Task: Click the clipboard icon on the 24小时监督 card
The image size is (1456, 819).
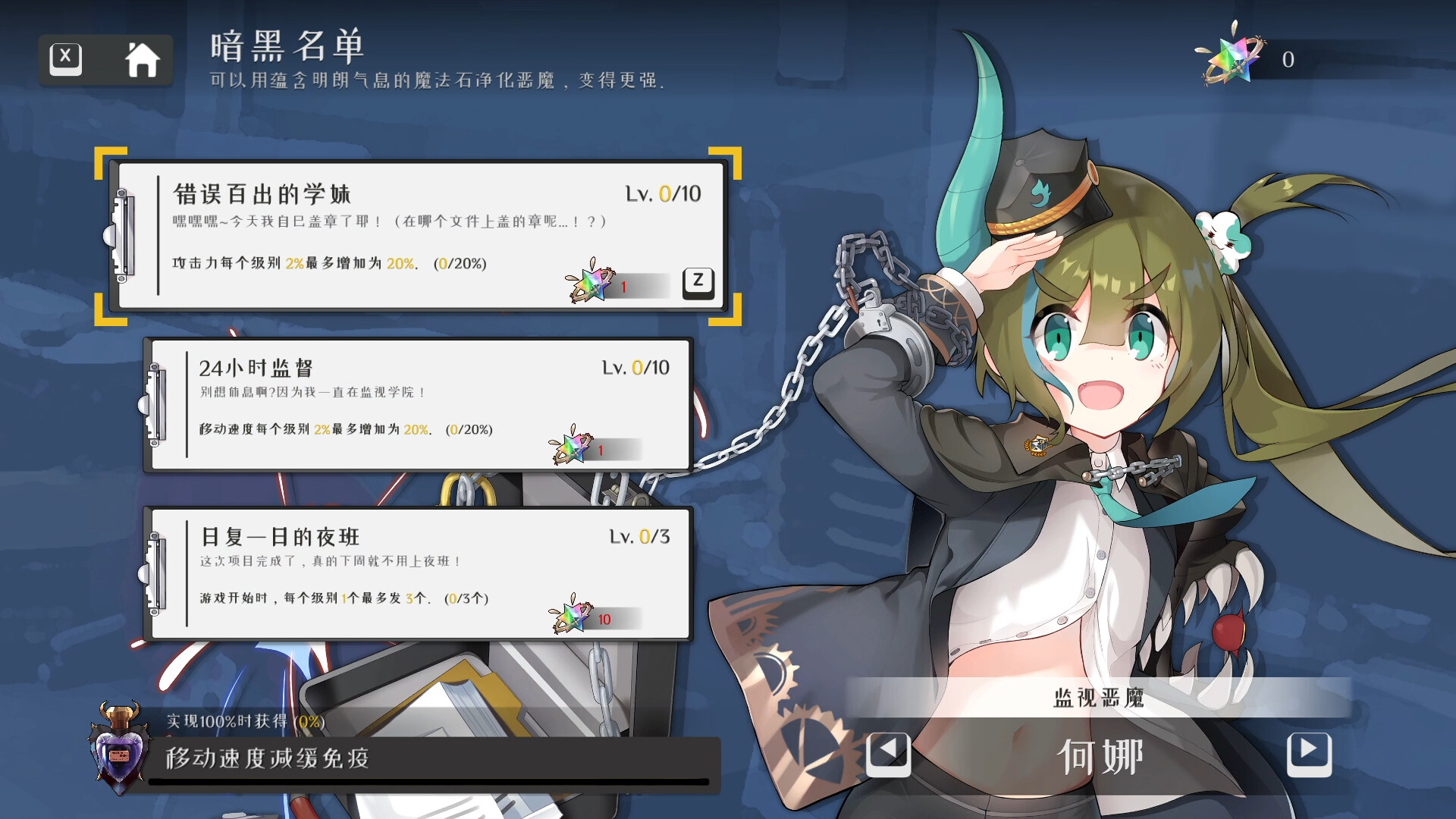Action: [x=158, y=404]
